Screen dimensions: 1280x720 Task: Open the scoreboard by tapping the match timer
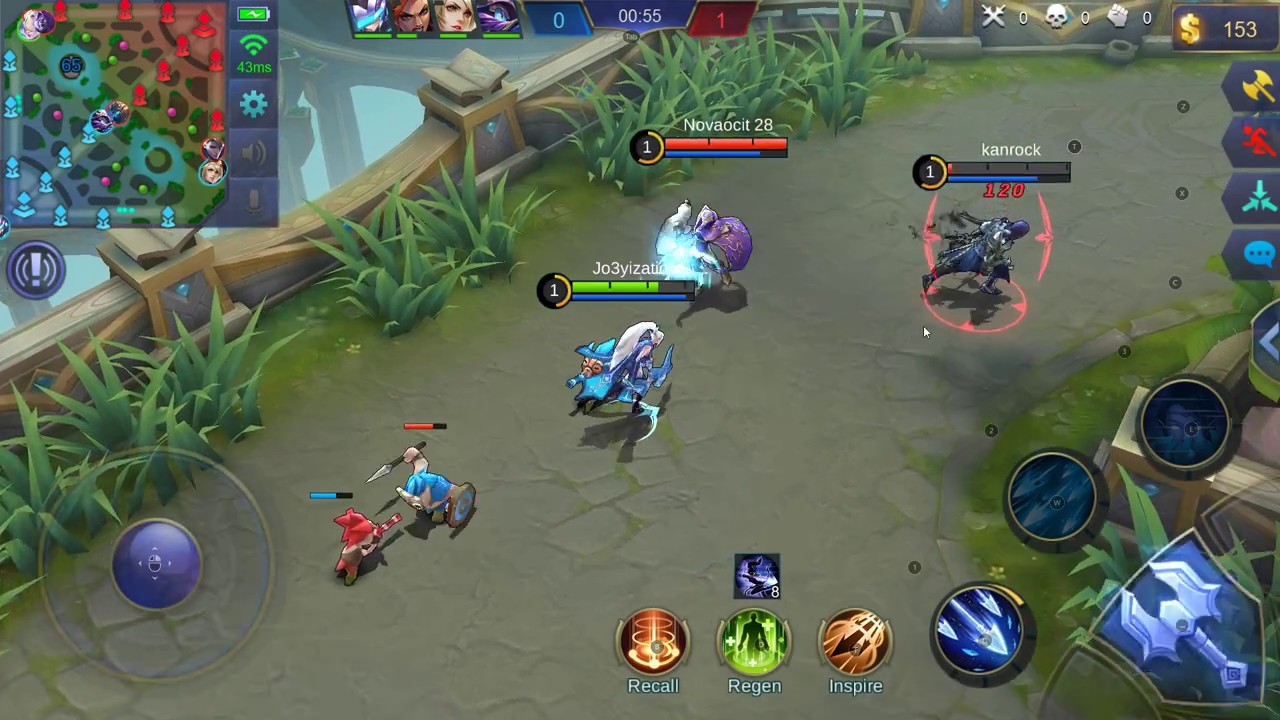click(640, 16)
